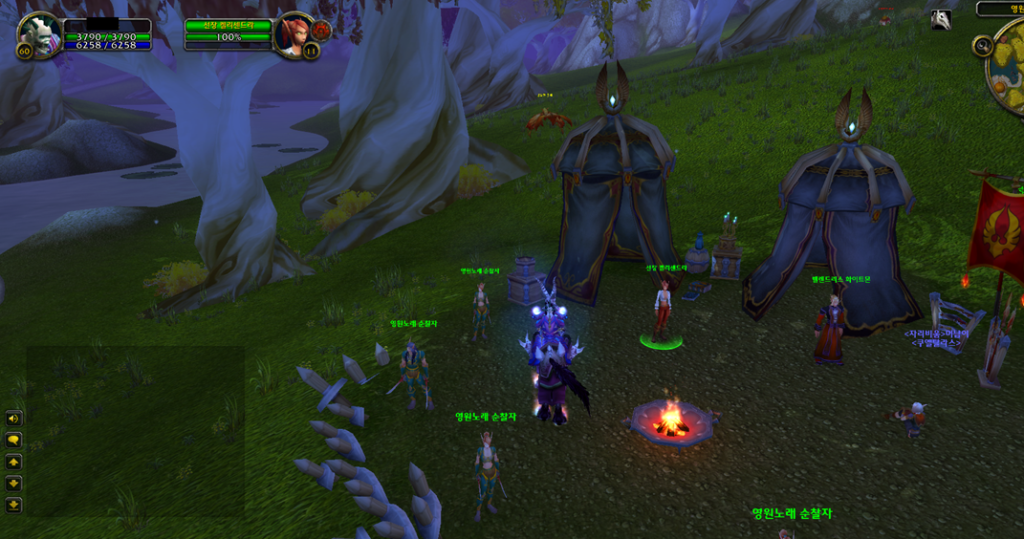
Task: Click the target's green name bar
Action: tap(228, 25)
